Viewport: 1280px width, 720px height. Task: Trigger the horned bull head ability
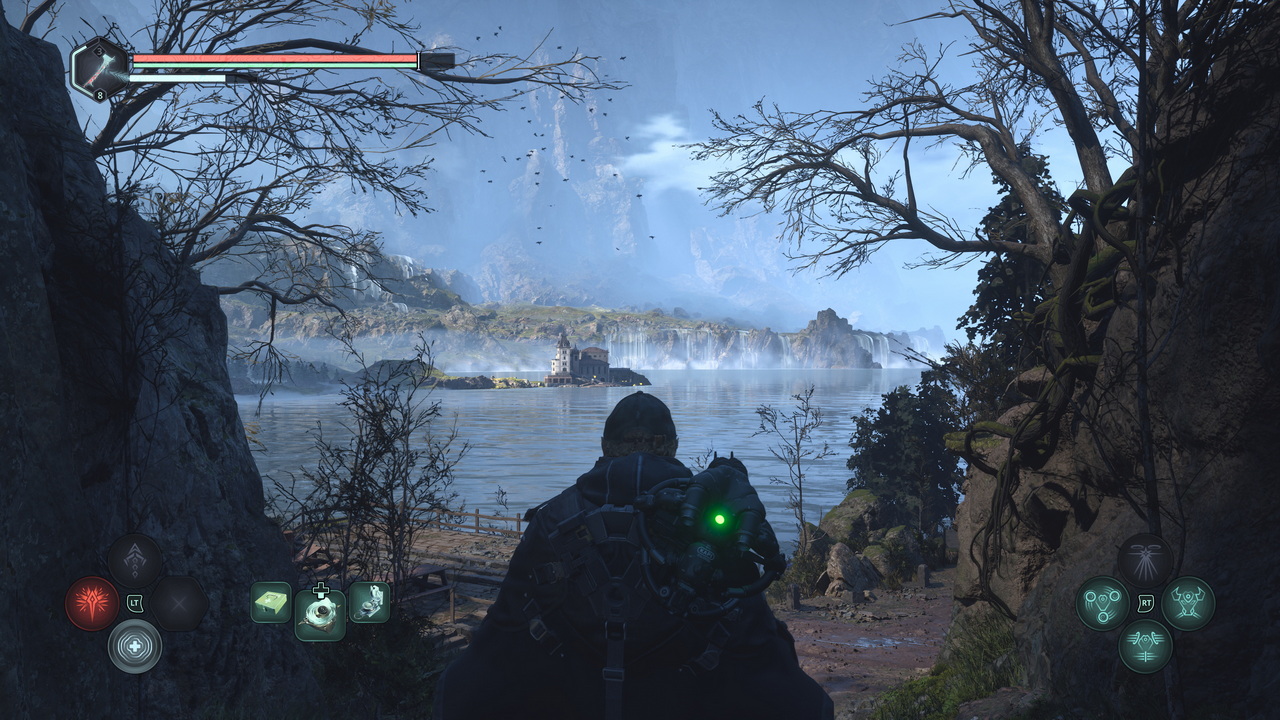coord(1188,603)
